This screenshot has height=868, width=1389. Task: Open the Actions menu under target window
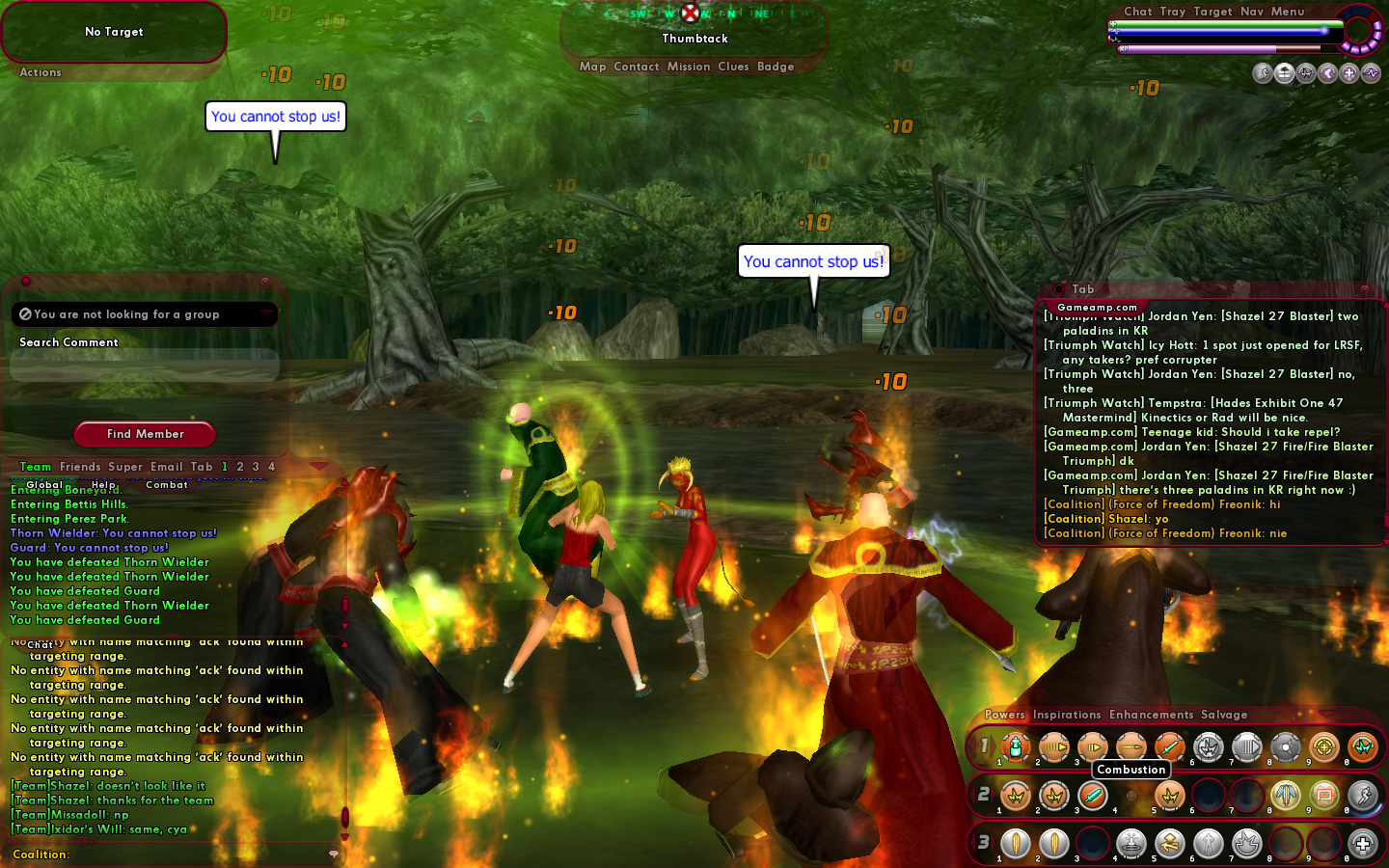tap(41, 72)
